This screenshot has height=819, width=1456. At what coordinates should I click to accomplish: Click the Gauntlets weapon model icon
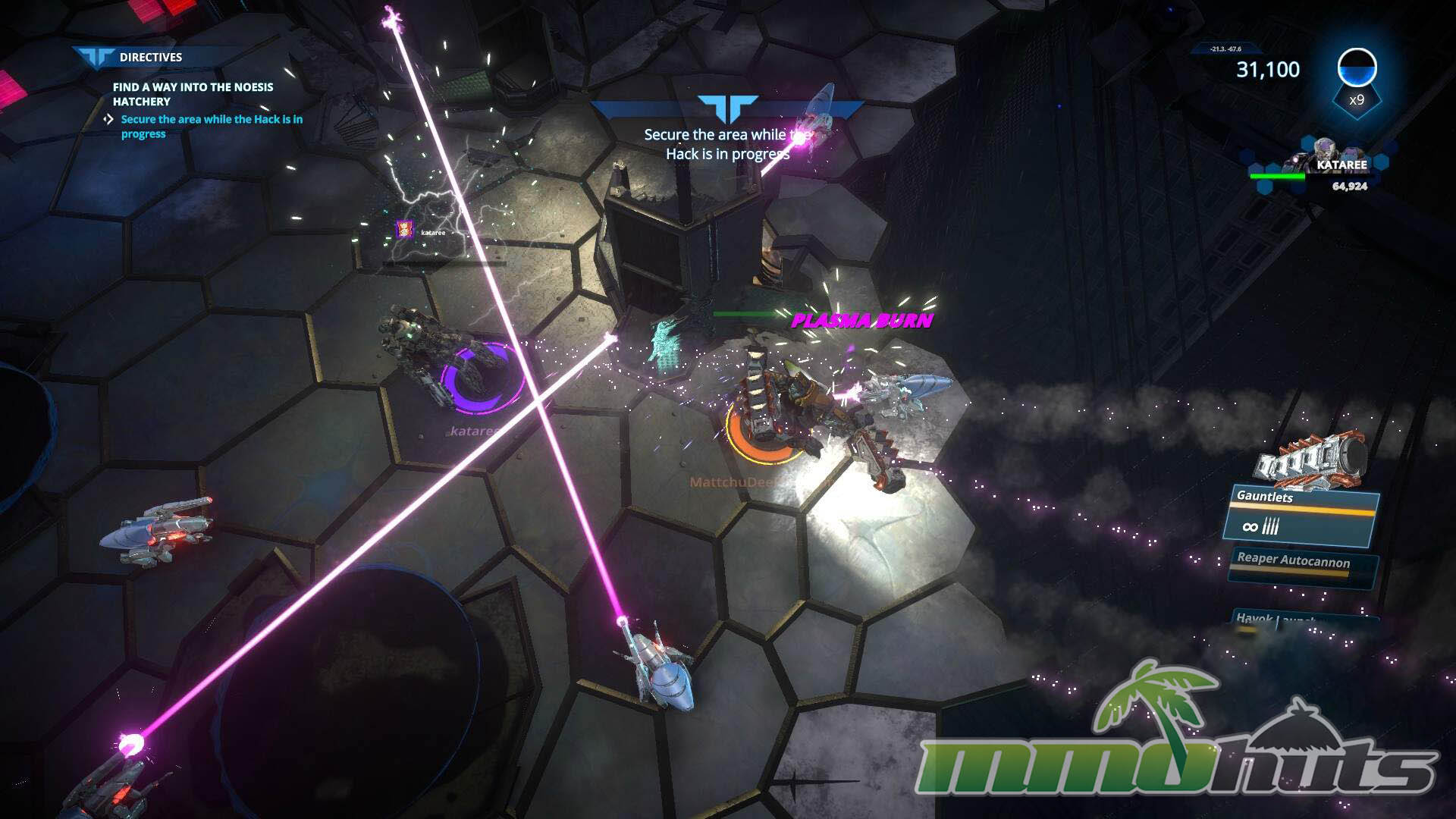1310,458
